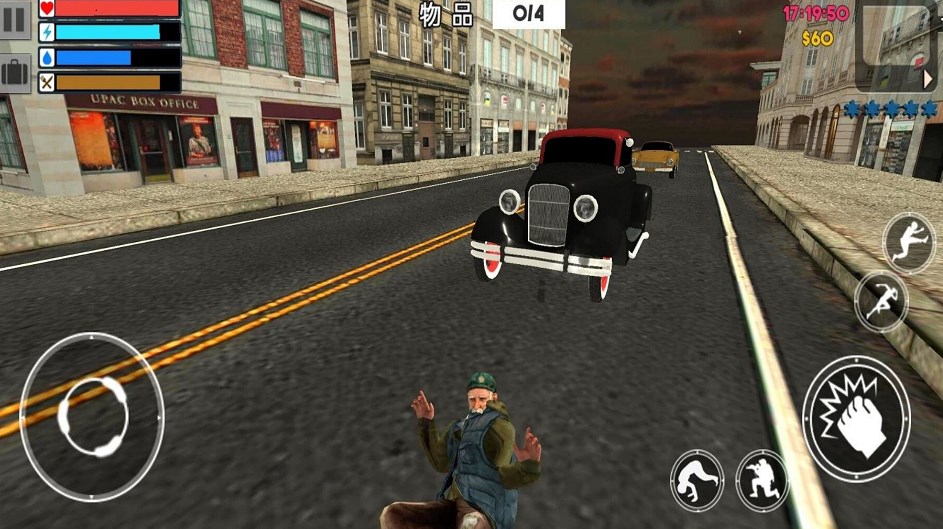Toggle the sprint running button

(x=881, y=301)
